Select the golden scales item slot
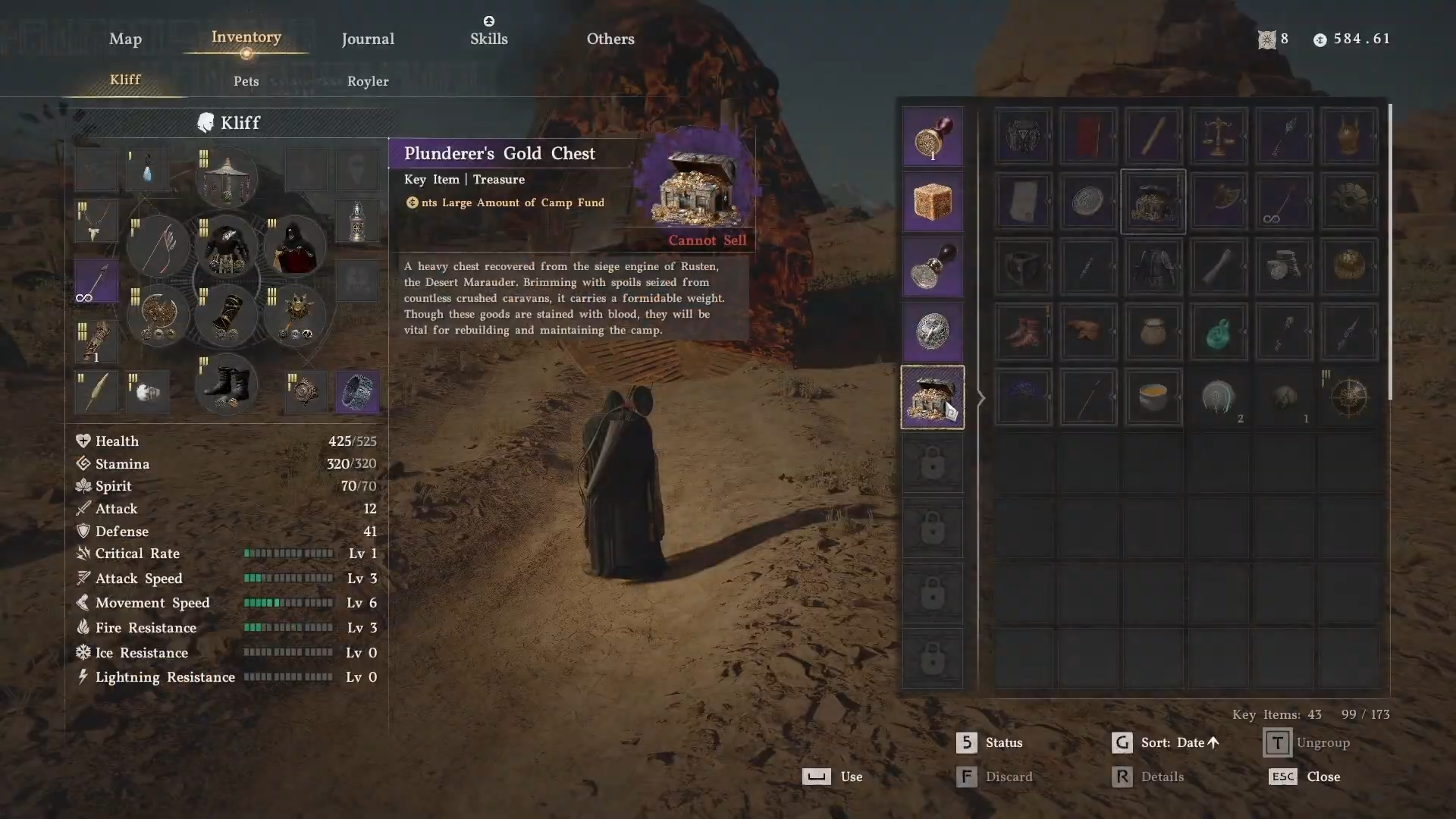This screenshot has height=819, width=1456. click(1218, 136)
